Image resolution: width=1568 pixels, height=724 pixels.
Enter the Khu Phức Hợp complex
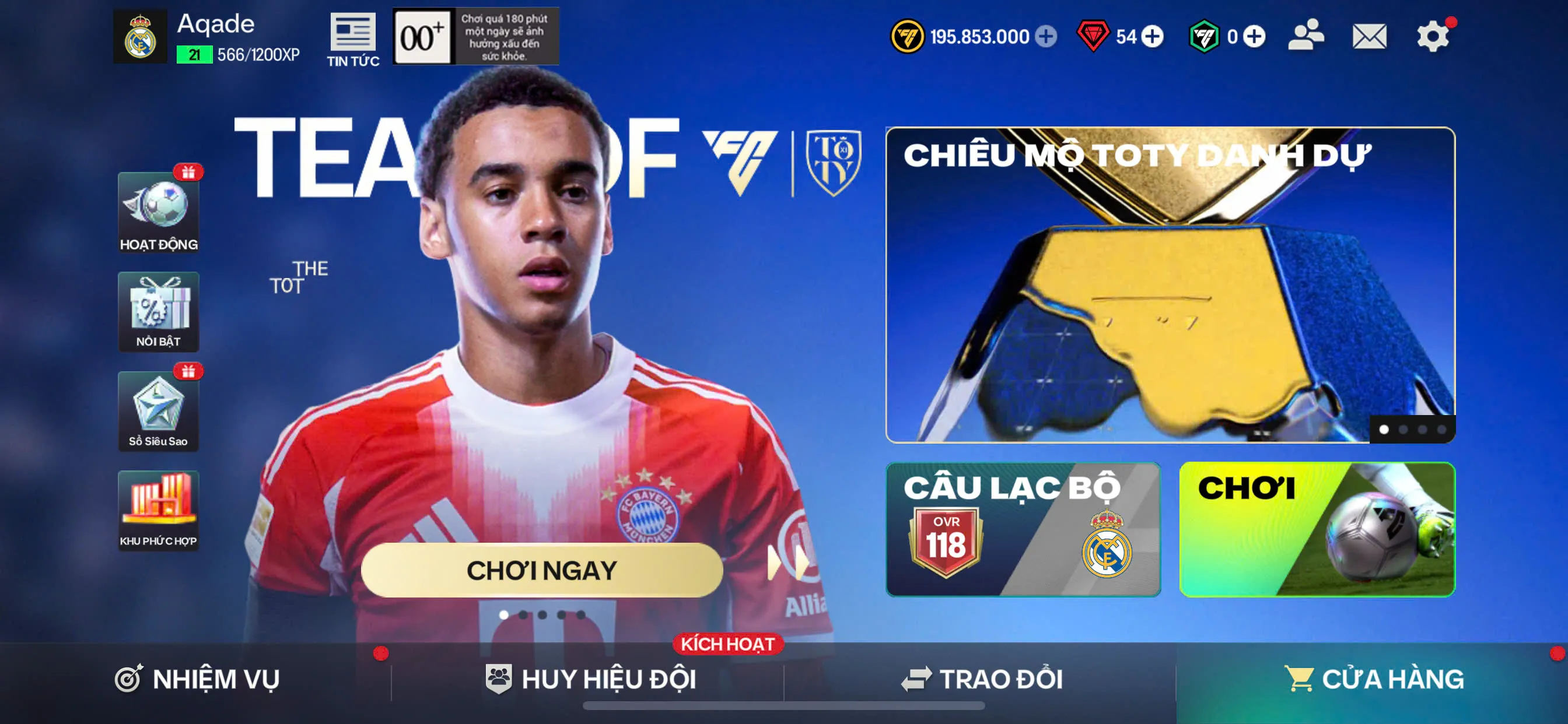[158, 511]
